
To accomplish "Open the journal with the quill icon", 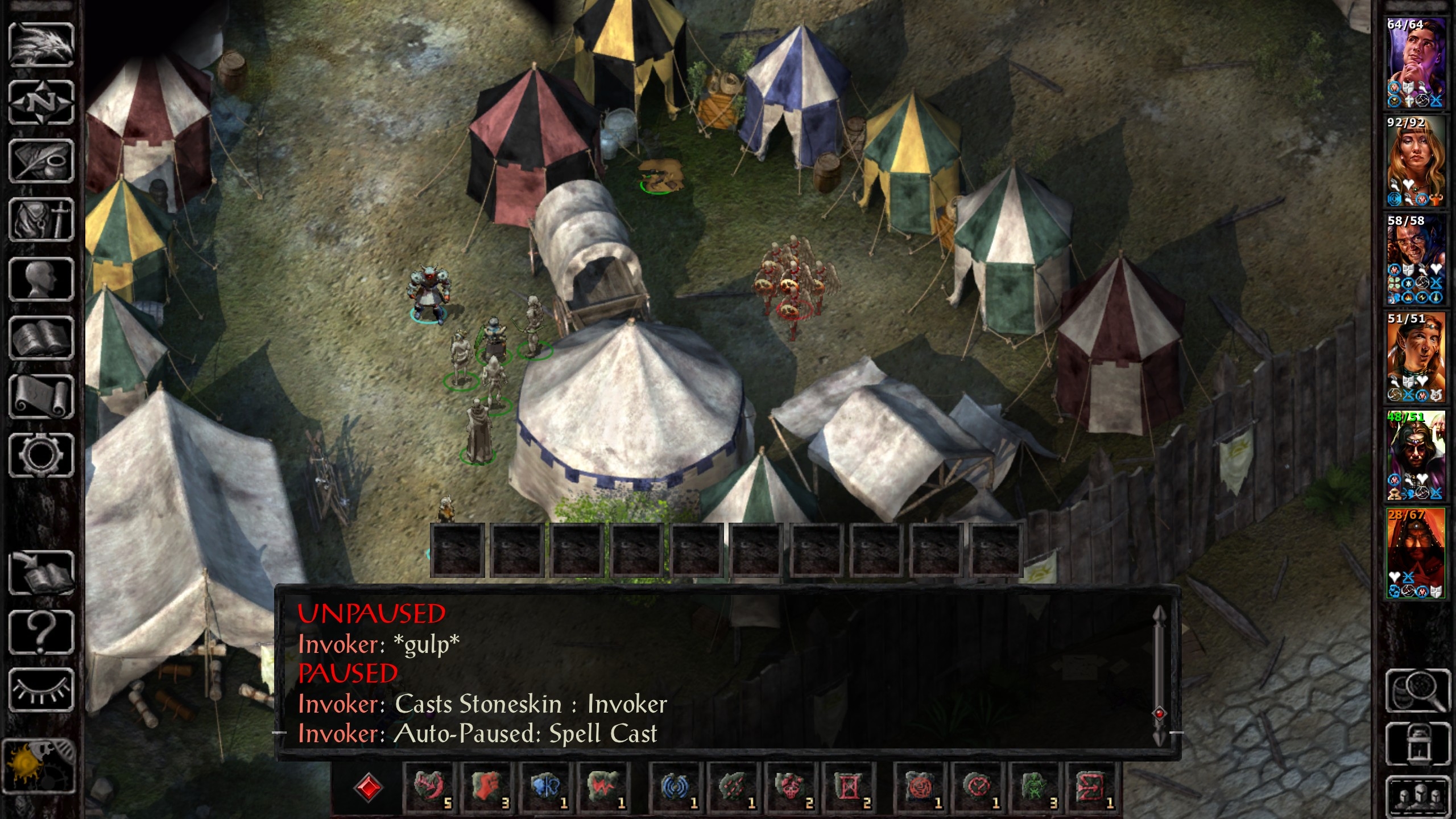I will (41, 162).
